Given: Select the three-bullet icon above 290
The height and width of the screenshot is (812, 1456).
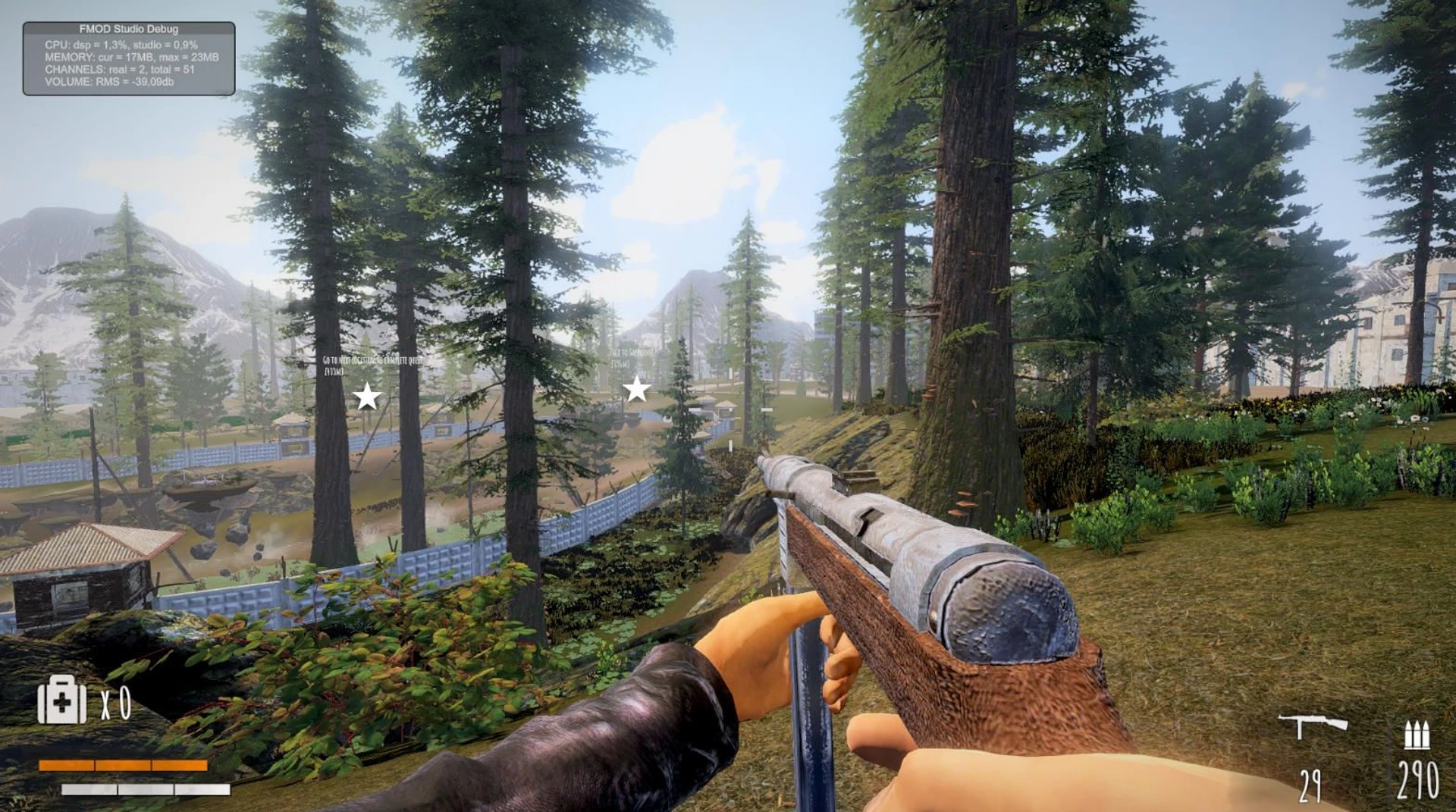Looking at the screenshot, I should pyautogui.click(x=1417, y=734).
